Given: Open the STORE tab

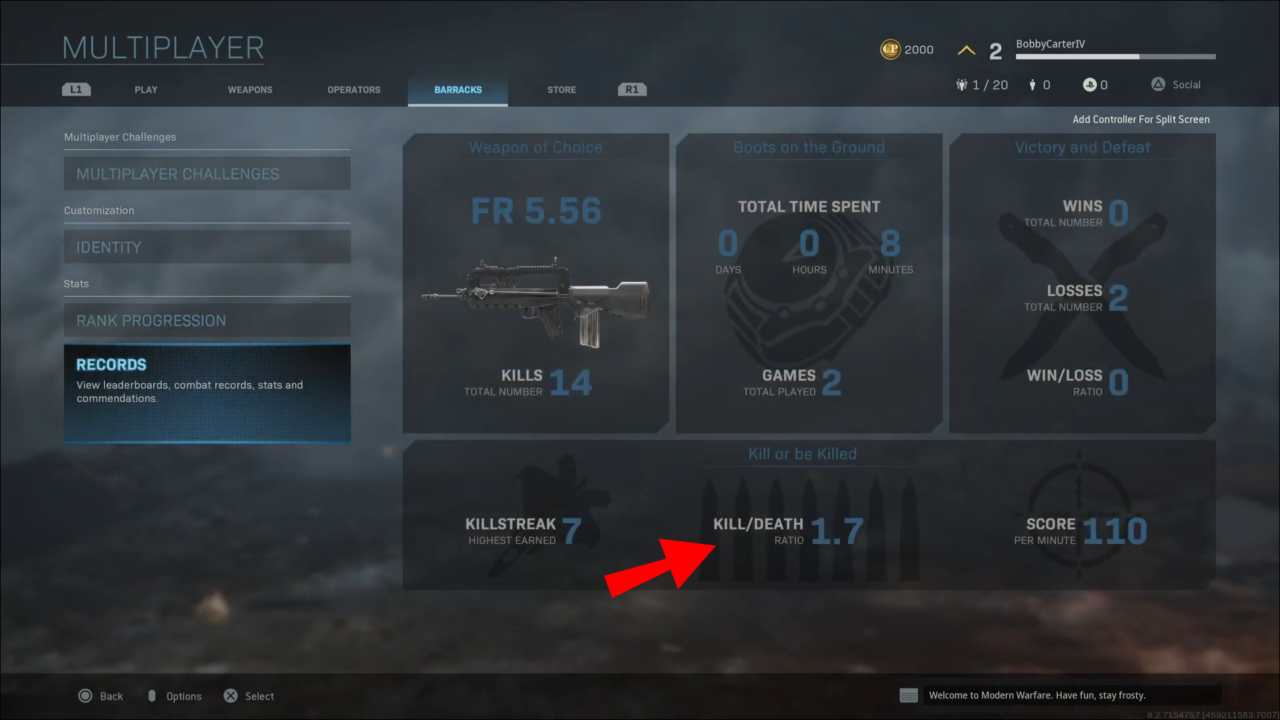Looking at the screenshot, I should [561, 89].
